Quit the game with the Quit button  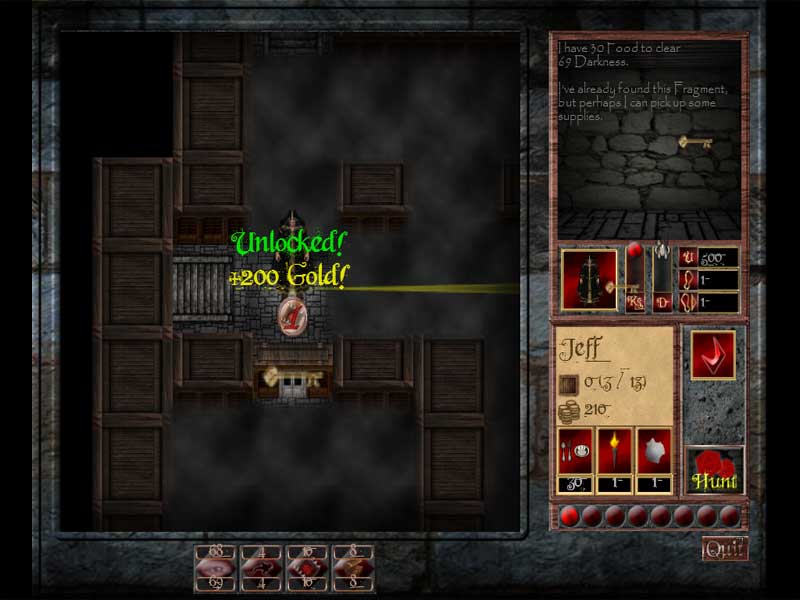point(725,548)
